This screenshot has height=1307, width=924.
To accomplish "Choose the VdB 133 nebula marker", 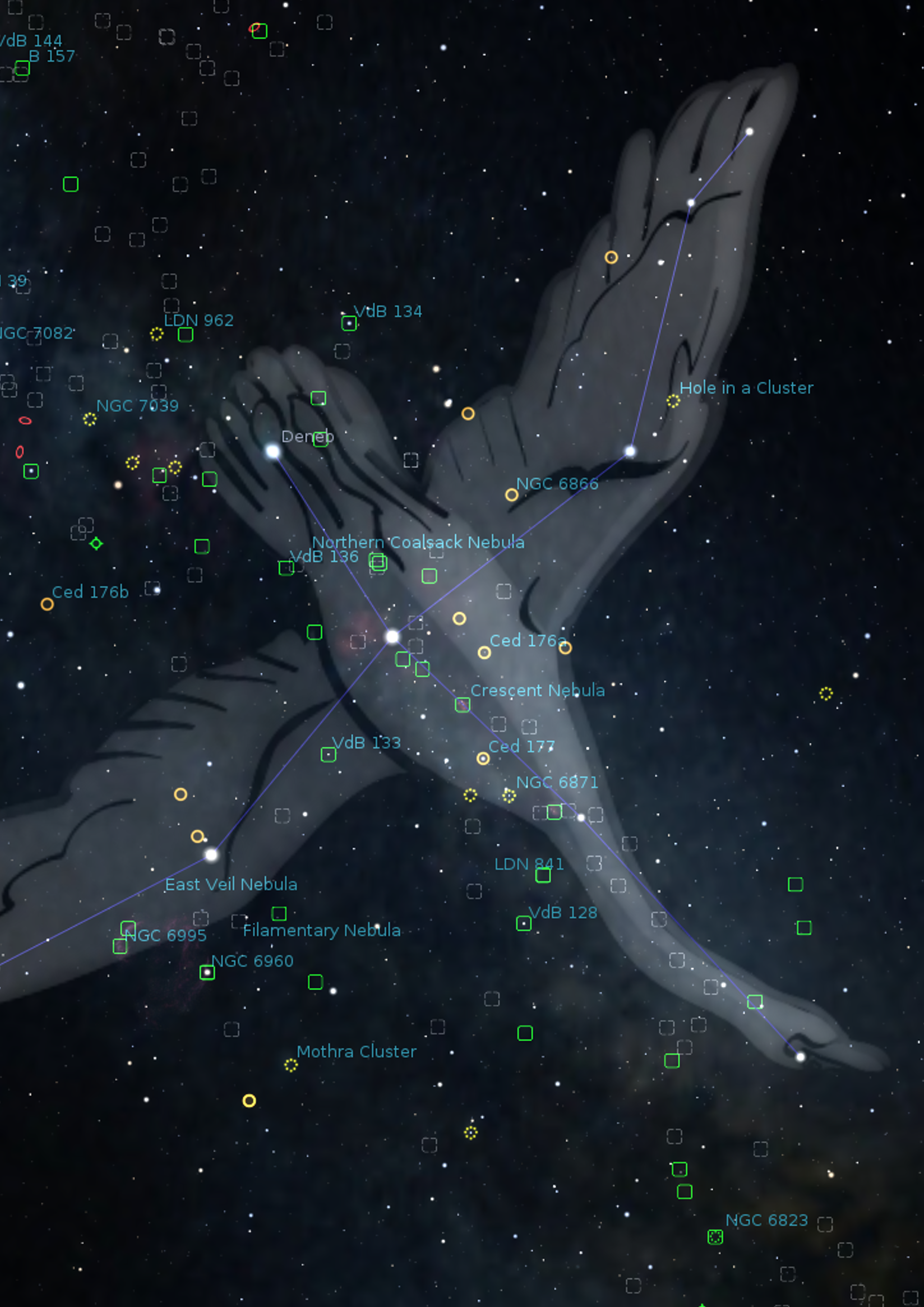I will [328, 754].
